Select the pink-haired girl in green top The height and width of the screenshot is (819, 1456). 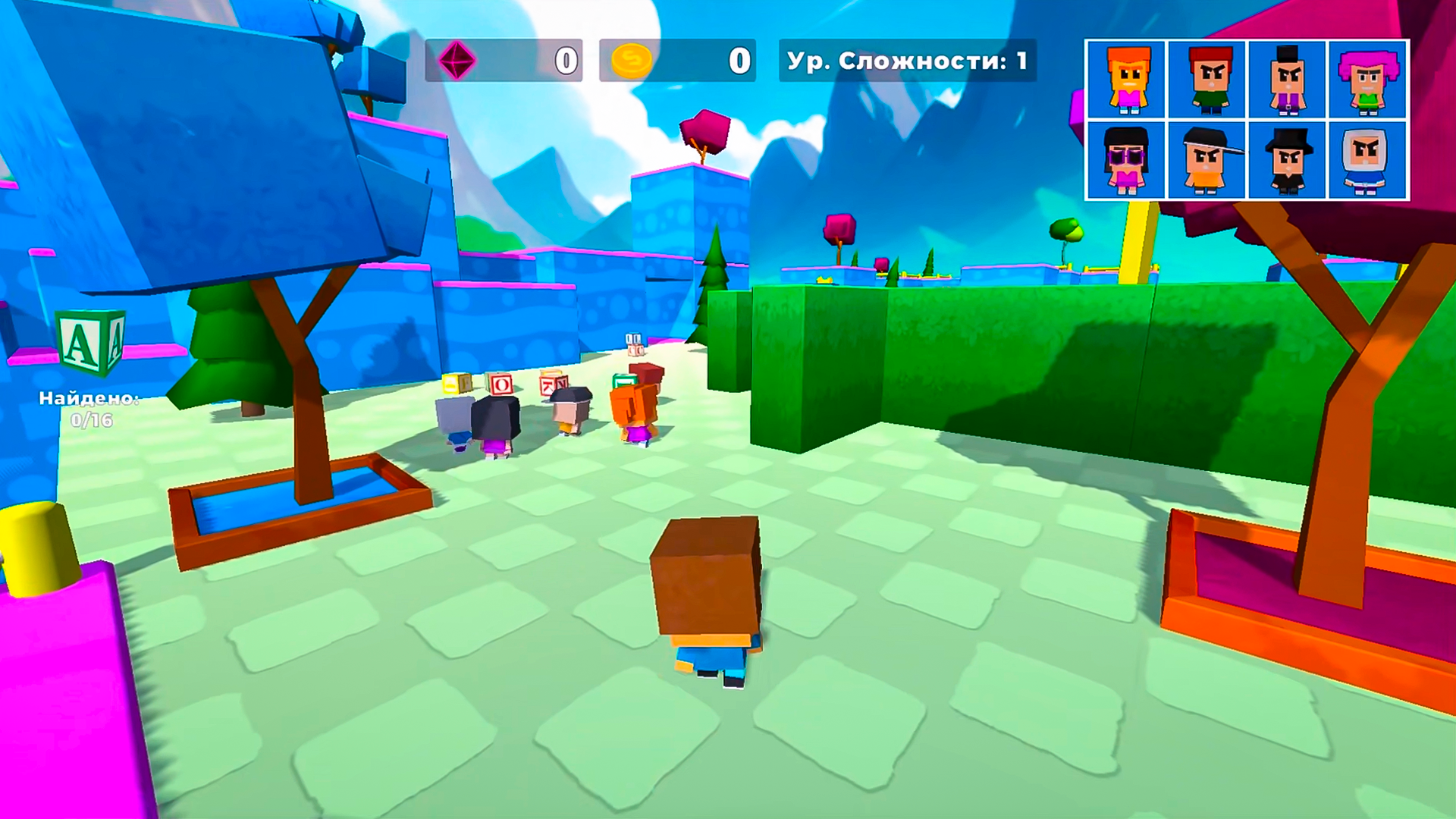pyautogui.click(x=1370, y=80)
